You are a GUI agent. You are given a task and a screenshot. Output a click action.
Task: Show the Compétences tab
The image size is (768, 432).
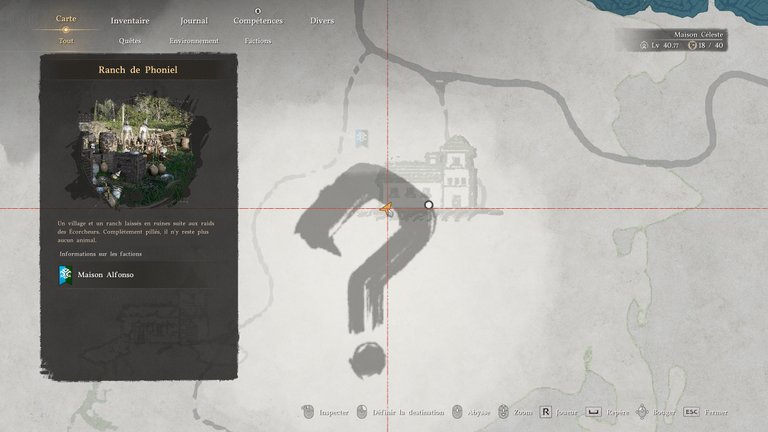click(258, 20)
